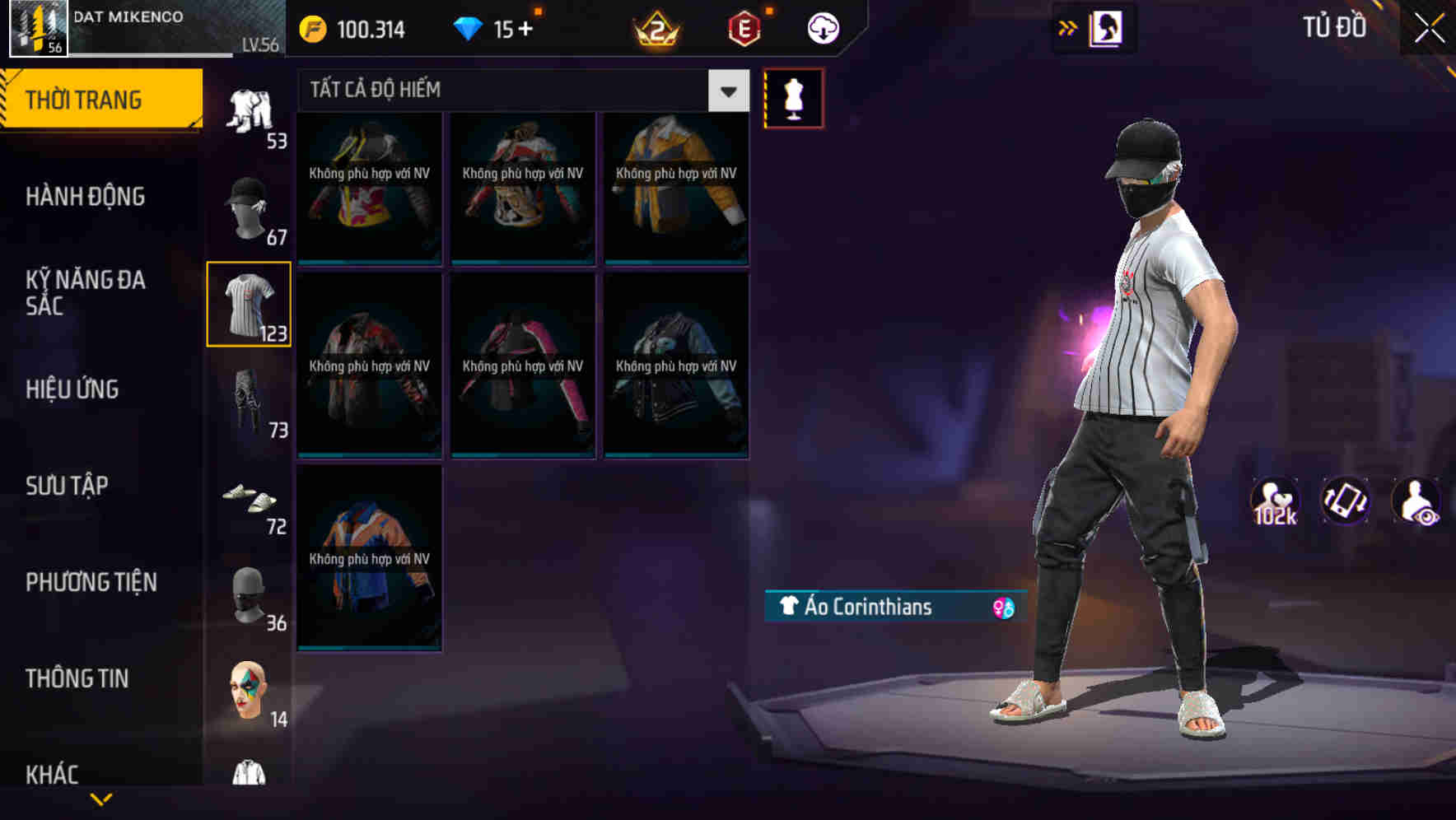Screen dimensions: 1456x820
Task: Toggle the mannequin display option
Action: (792, 97)
